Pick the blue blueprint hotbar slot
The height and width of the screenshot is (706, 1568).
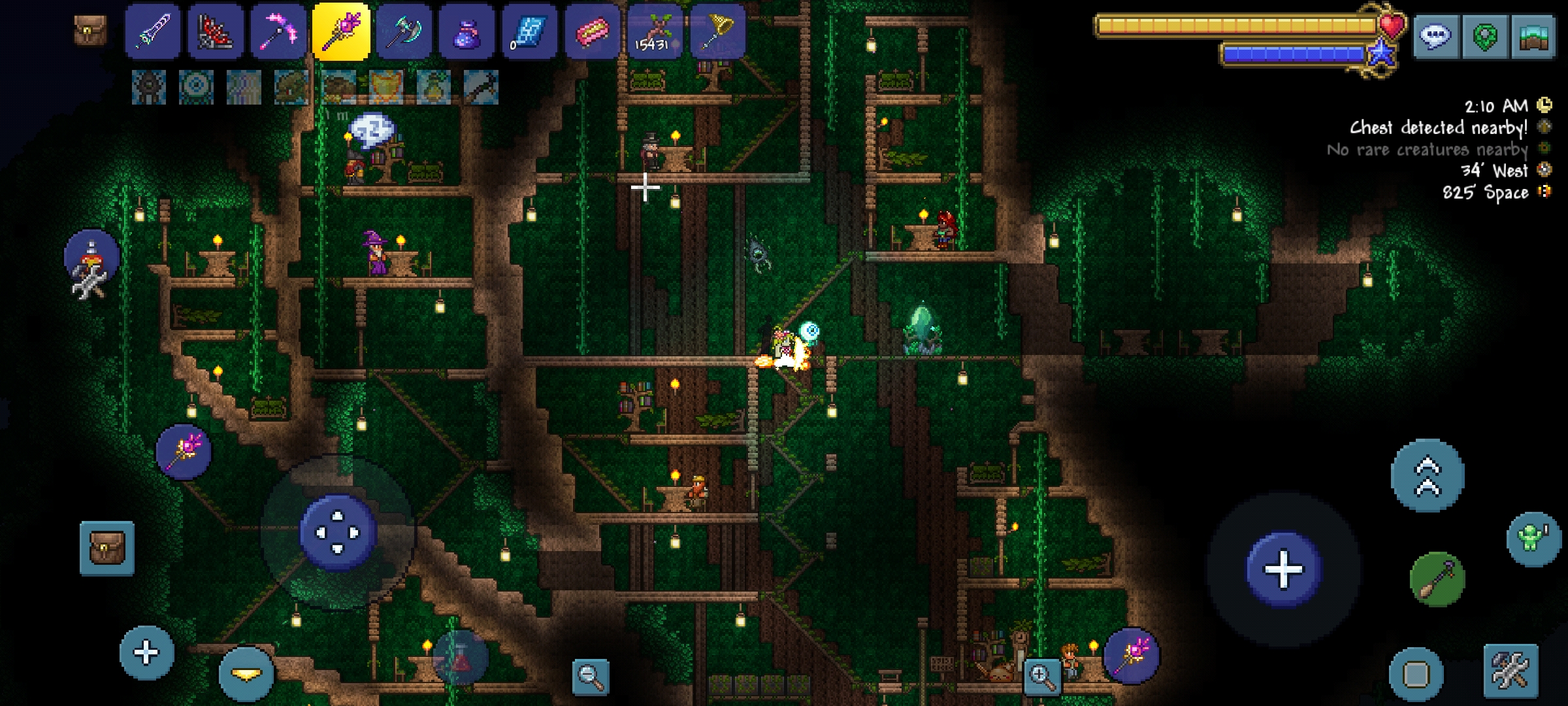click(529, 33)
